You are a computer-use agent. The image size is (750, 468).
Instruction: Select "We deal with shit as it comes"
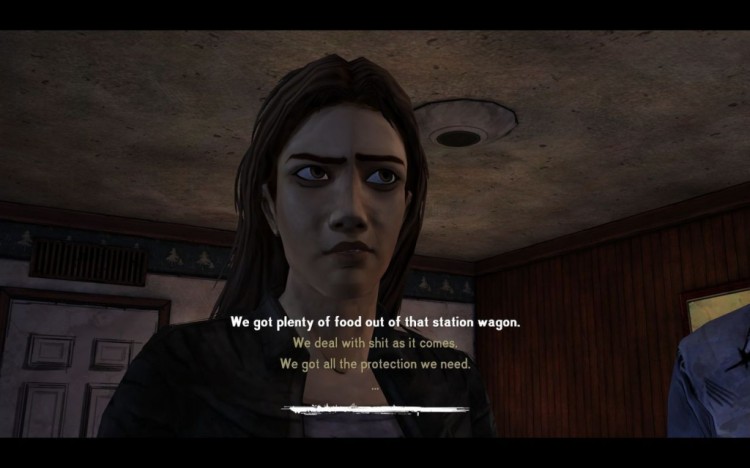click(x=375, y=343)
